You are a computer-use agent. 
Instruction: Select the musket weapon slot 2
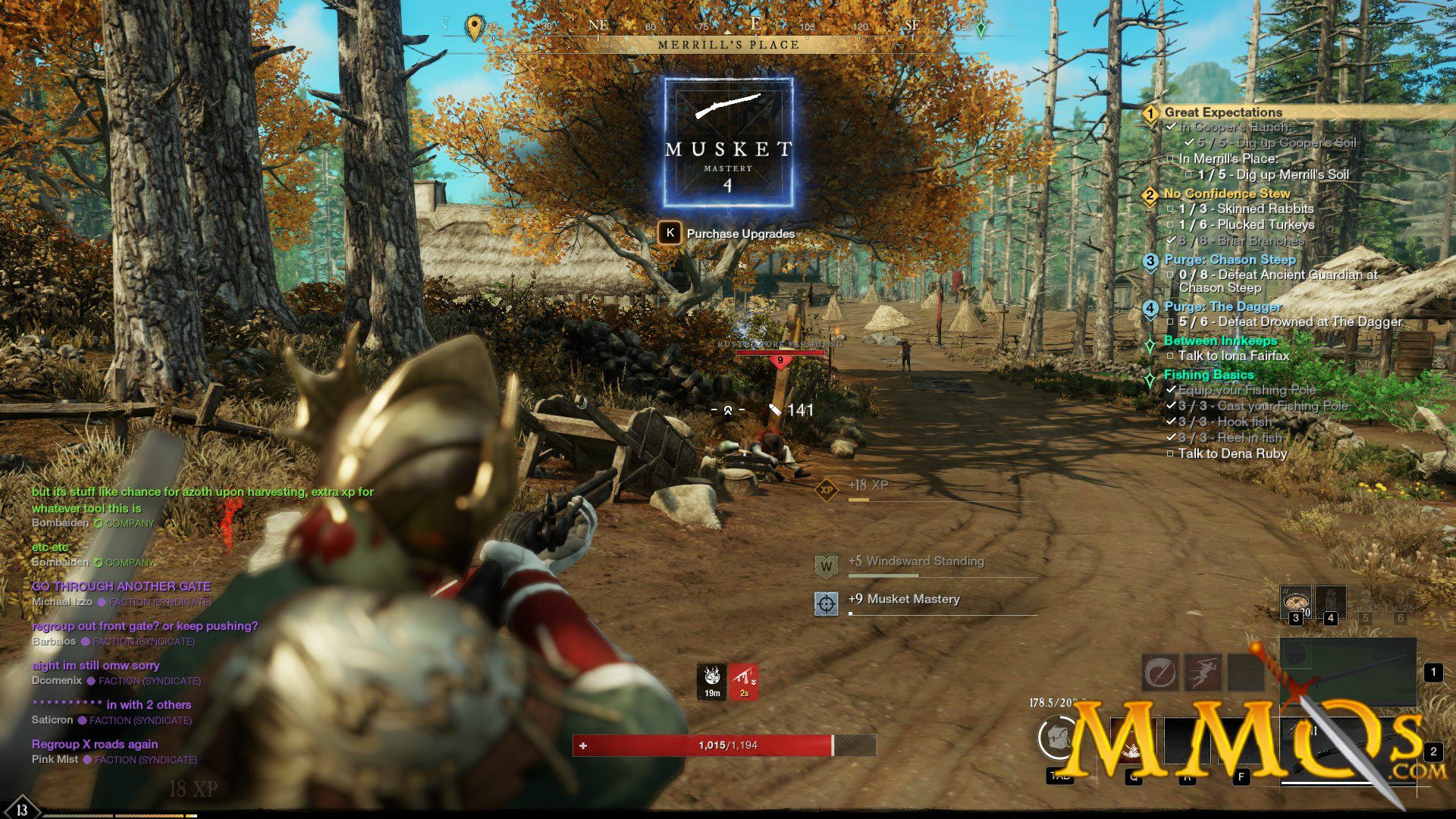tap(1348, 751)
